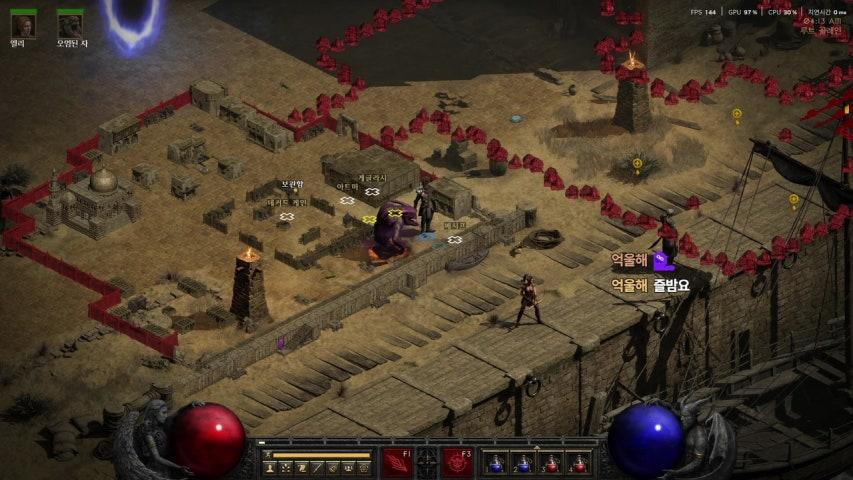Use the healing potion in belt slot 4
The height and width of the screenshot is (480, 853).
(x=578, y=464)
